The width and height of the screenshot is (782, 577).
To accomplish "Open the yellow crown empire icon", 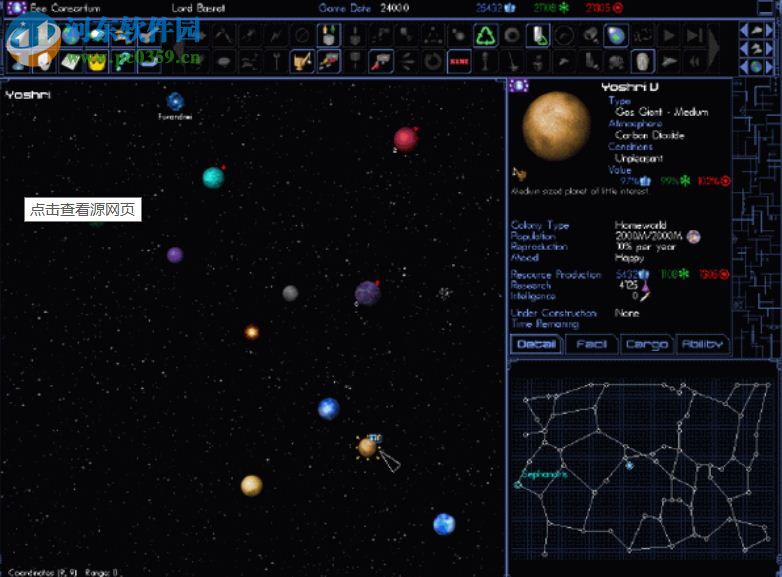I will tap(97, 62).
